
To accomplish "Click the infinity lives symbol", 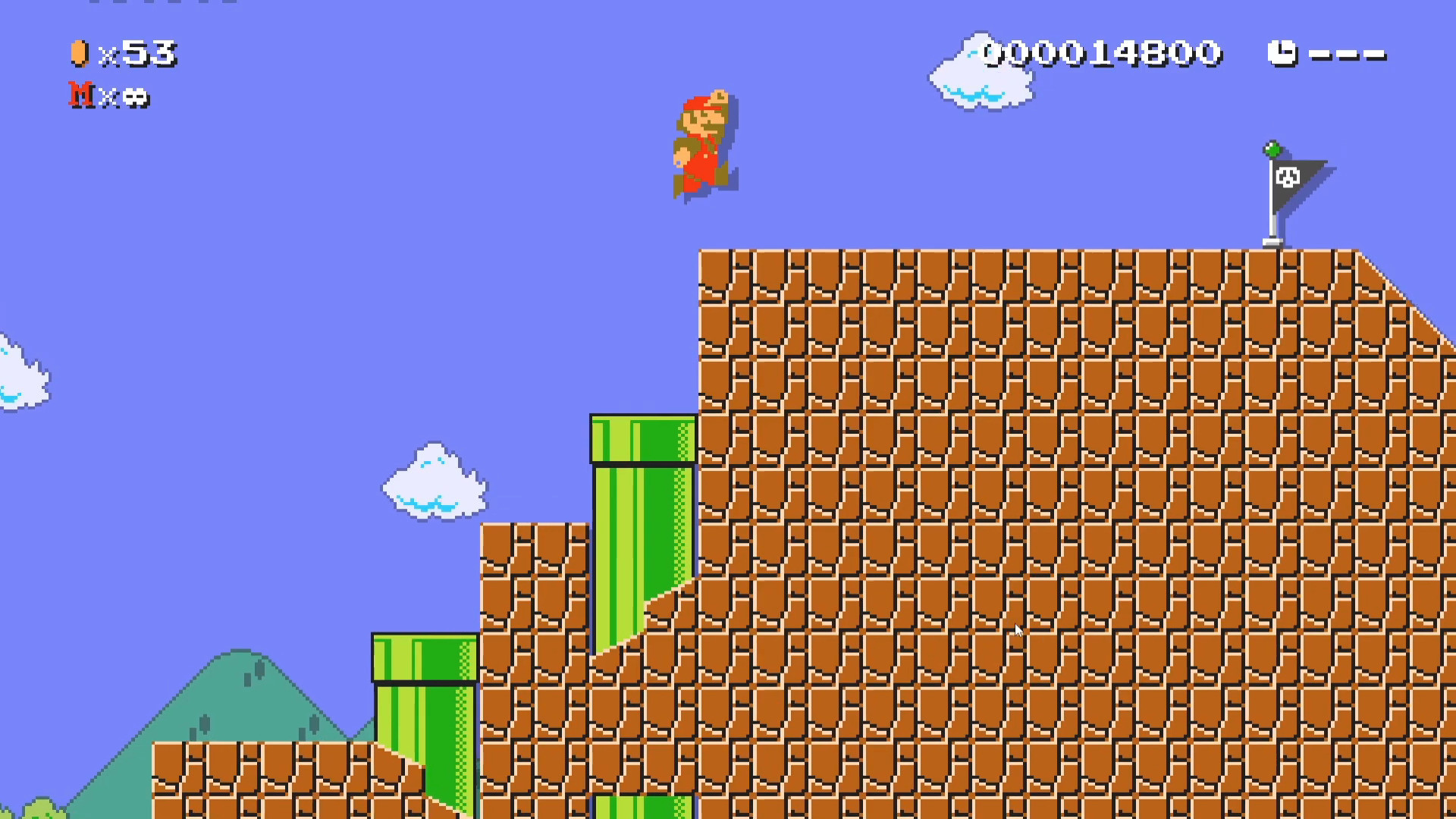I will tap(136, 98).
